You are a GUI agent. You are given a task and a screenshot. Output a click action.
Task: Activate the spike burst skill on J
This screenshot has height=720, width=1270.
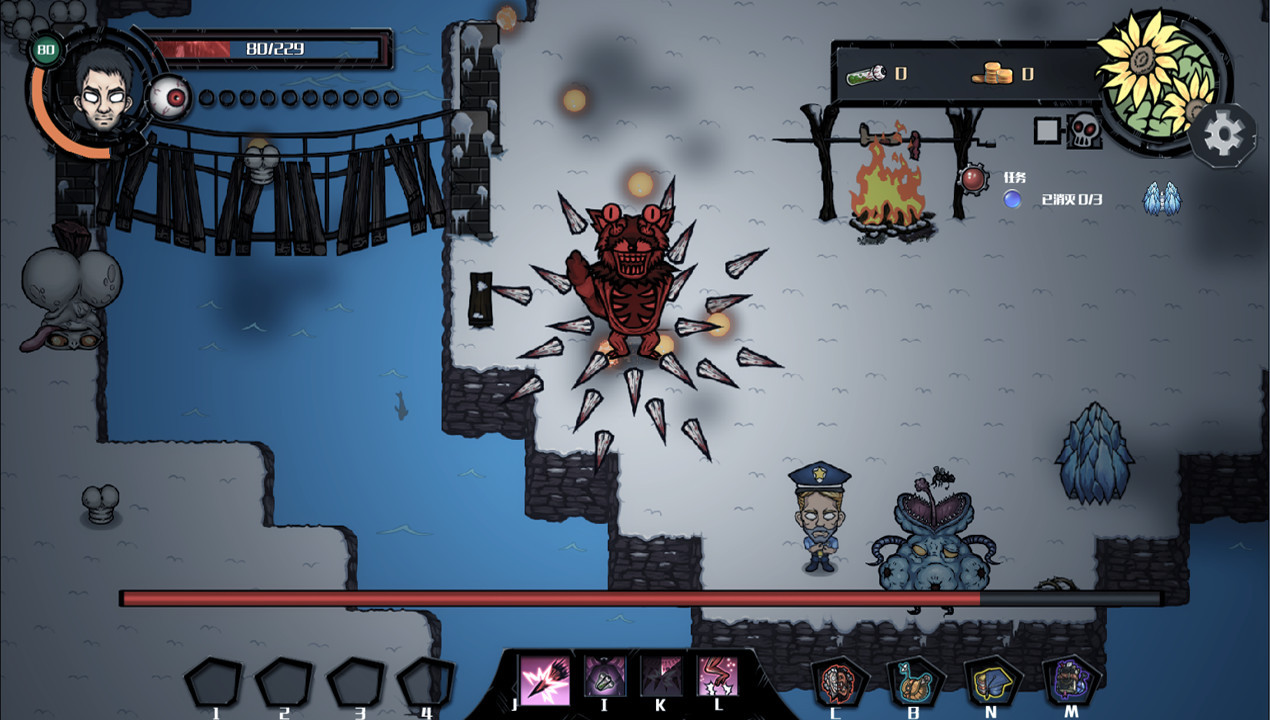tap(545, 679)
